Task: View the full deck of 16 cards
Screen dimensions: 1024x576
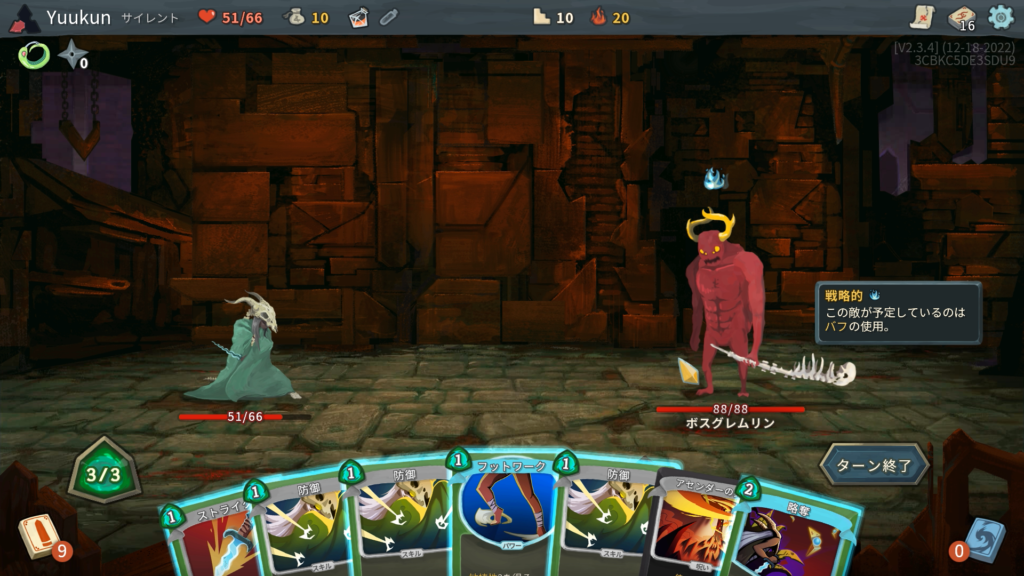Action: (960, 17)
